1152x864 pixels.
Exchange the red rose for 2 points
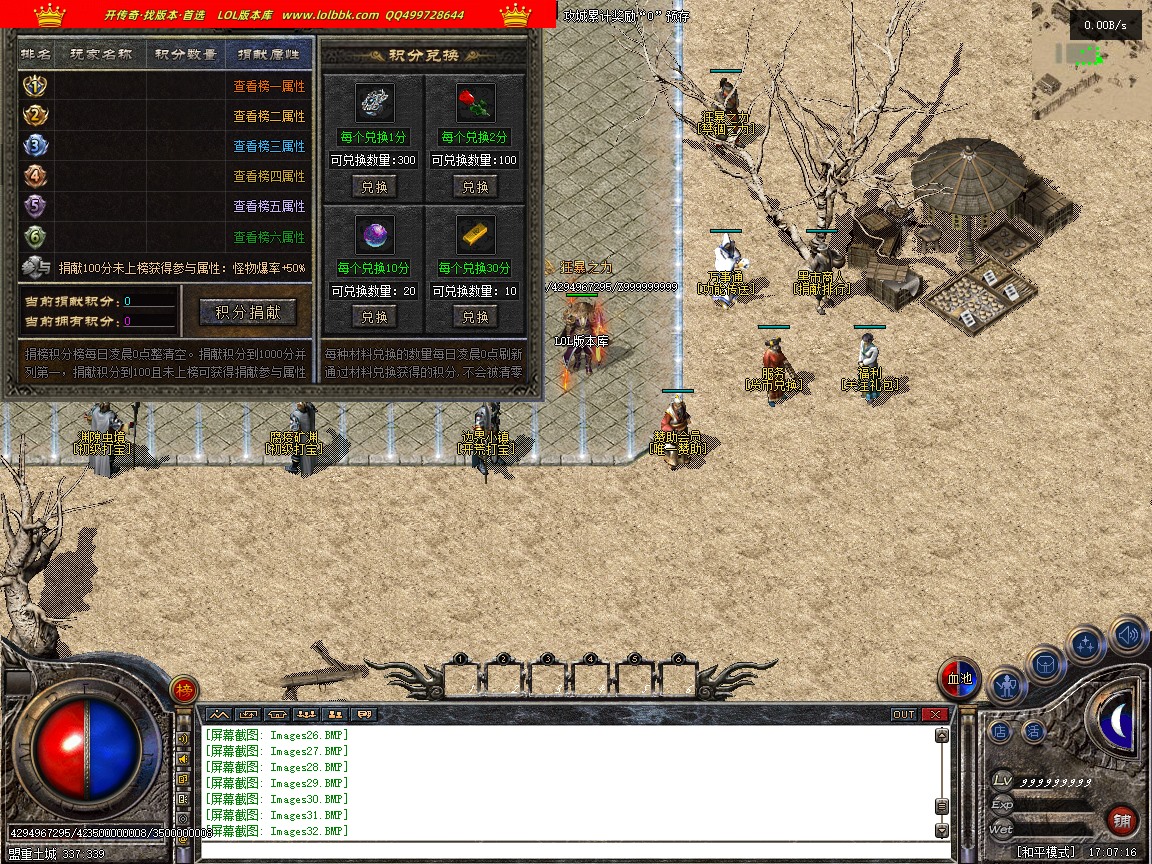click(x=475, y=187)
